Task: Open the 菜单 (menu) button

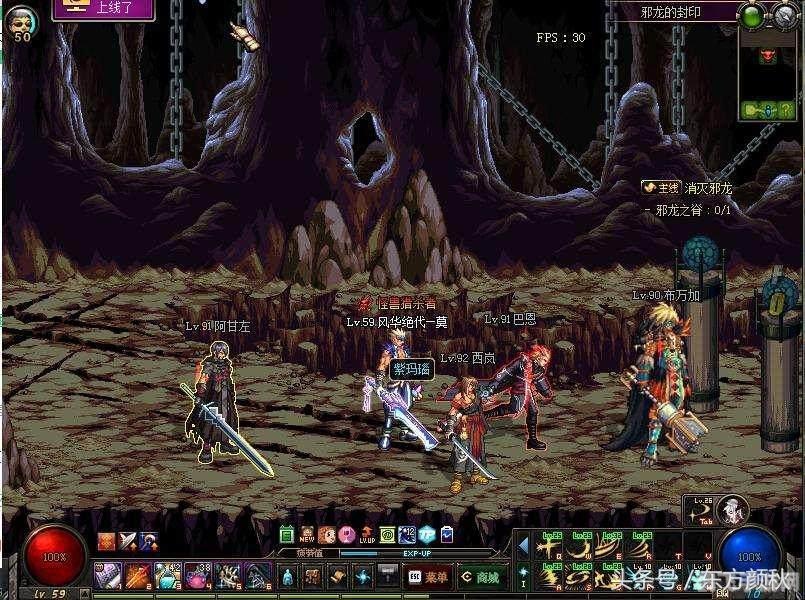Action: tap(429, 577)
